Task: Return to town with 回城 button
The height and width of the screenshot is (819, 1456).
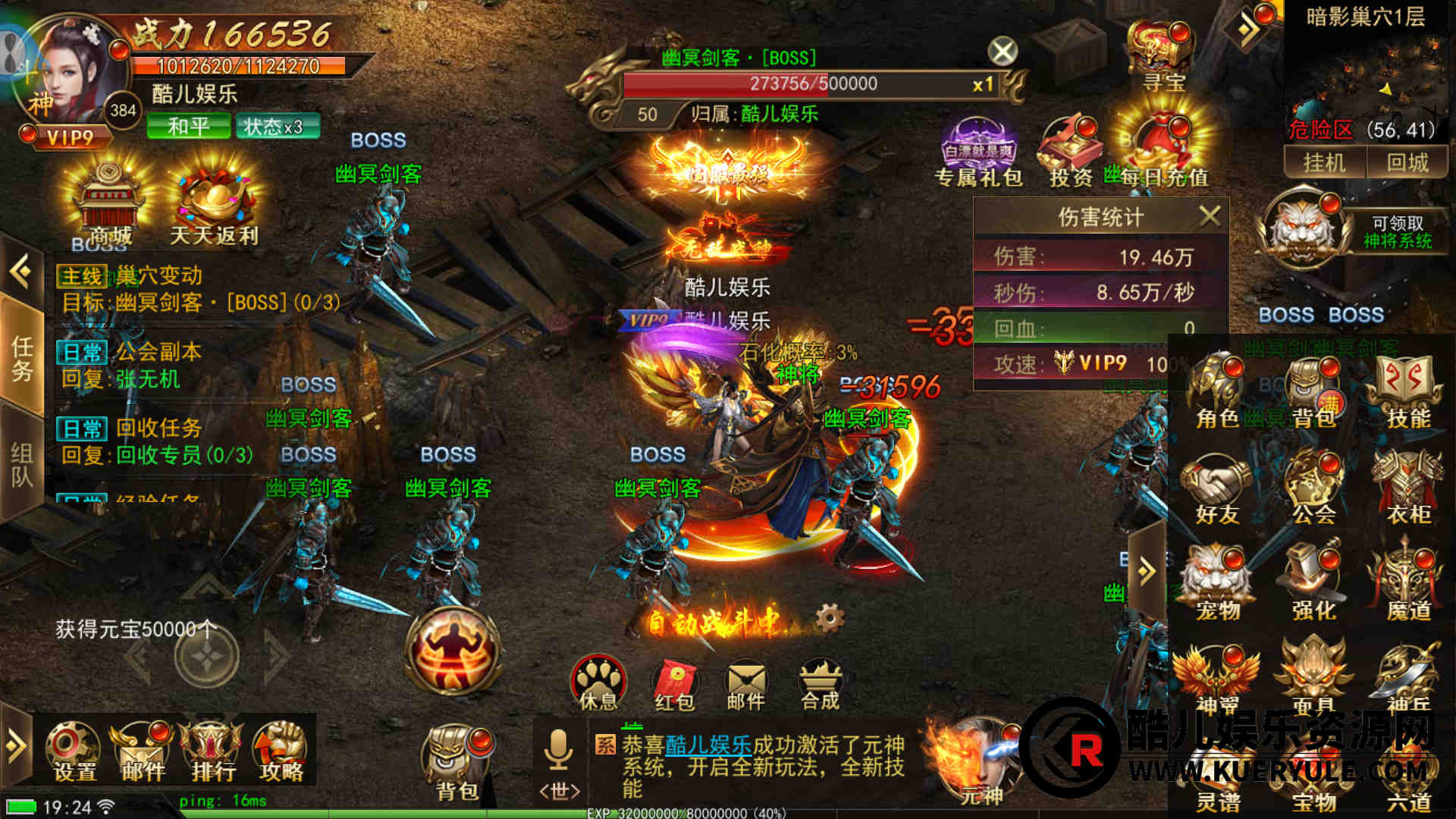Action: point(1407,162)
